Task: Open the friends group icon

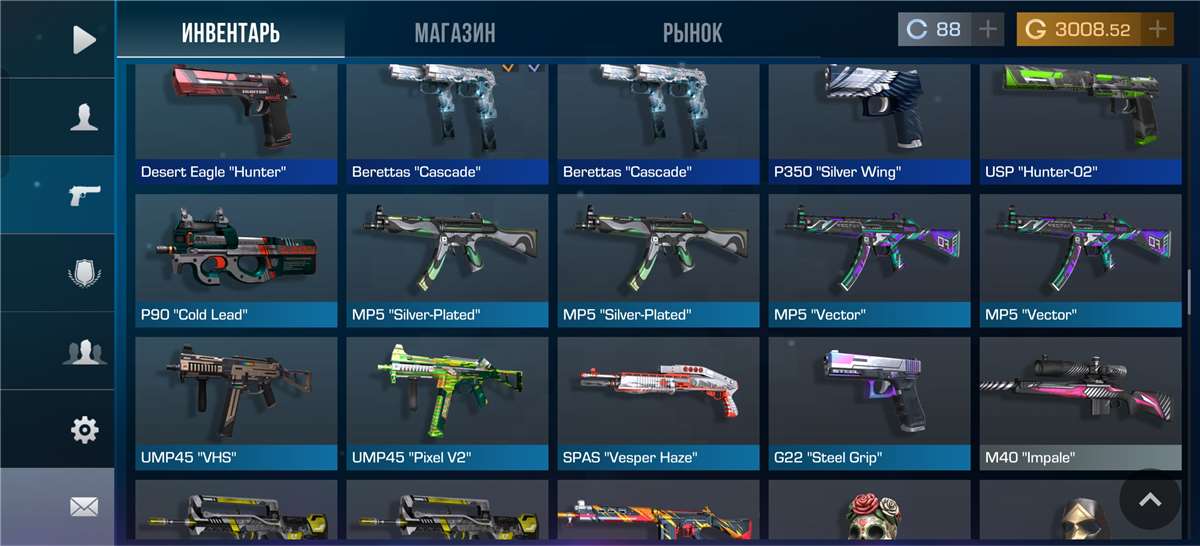Action: point(84,352)
